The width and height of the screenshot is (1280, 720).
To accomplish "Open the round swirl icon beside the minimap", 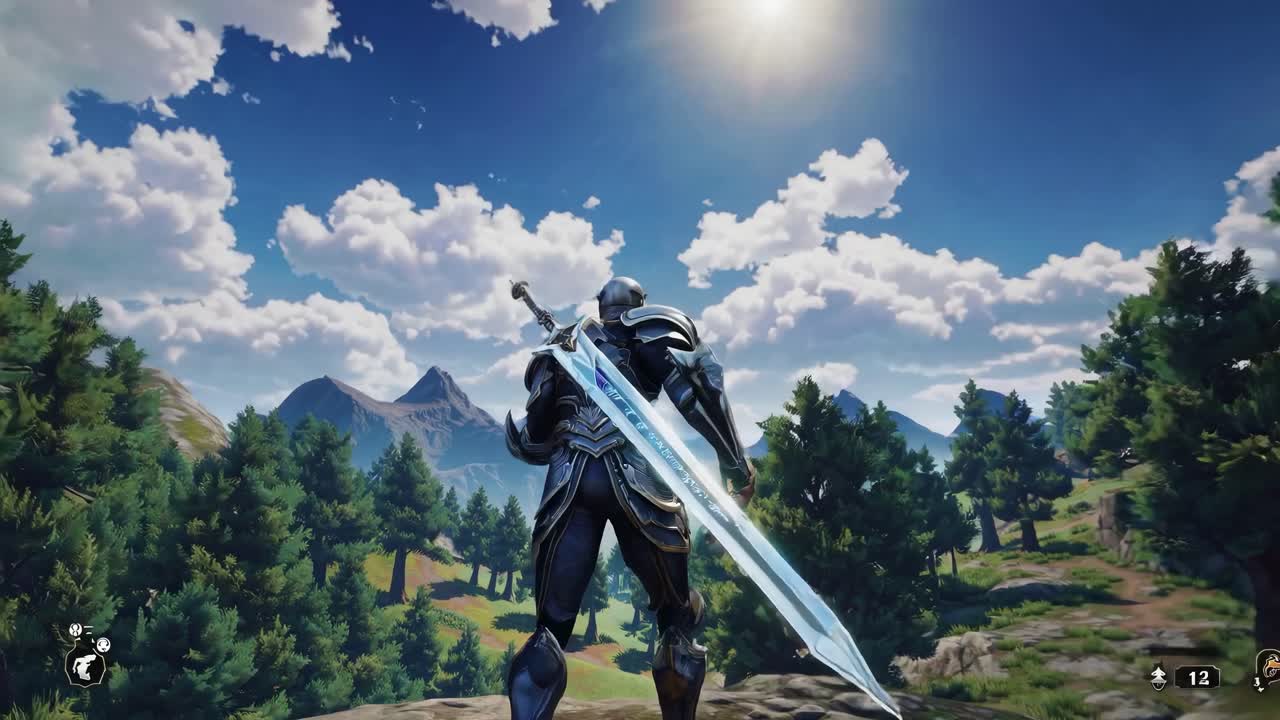I will coord(103,645).
